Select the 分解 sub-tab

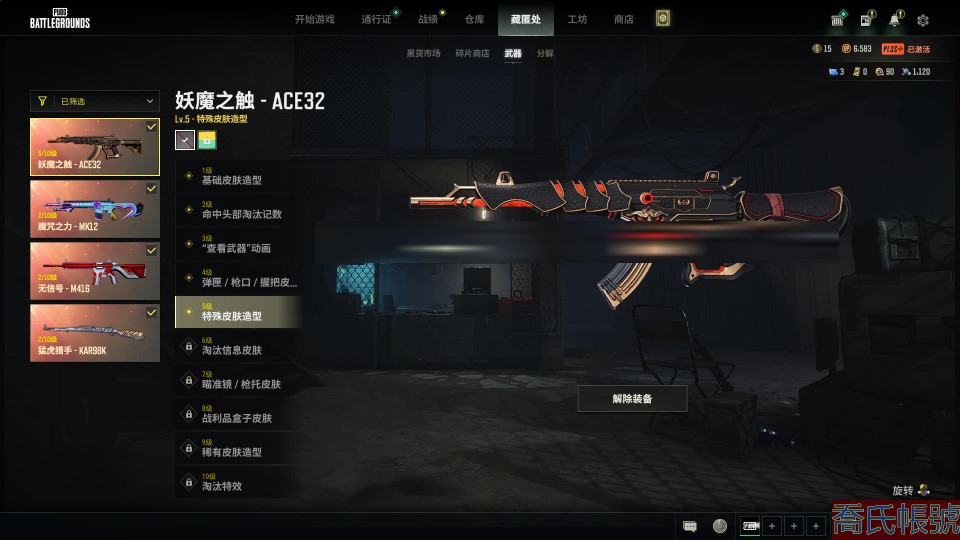tap(545, 53)
